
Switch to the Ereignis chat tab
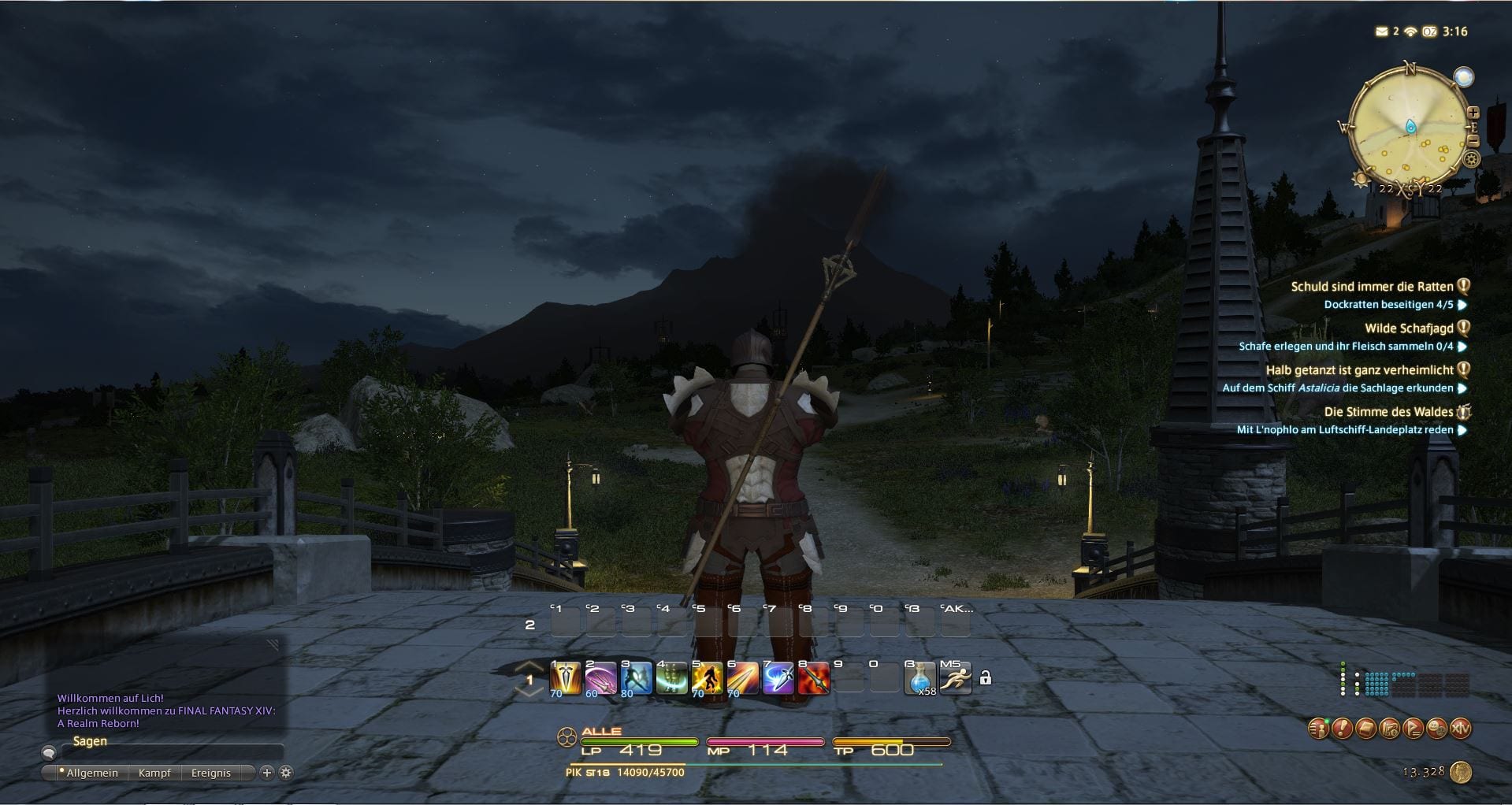click(210, 773)
